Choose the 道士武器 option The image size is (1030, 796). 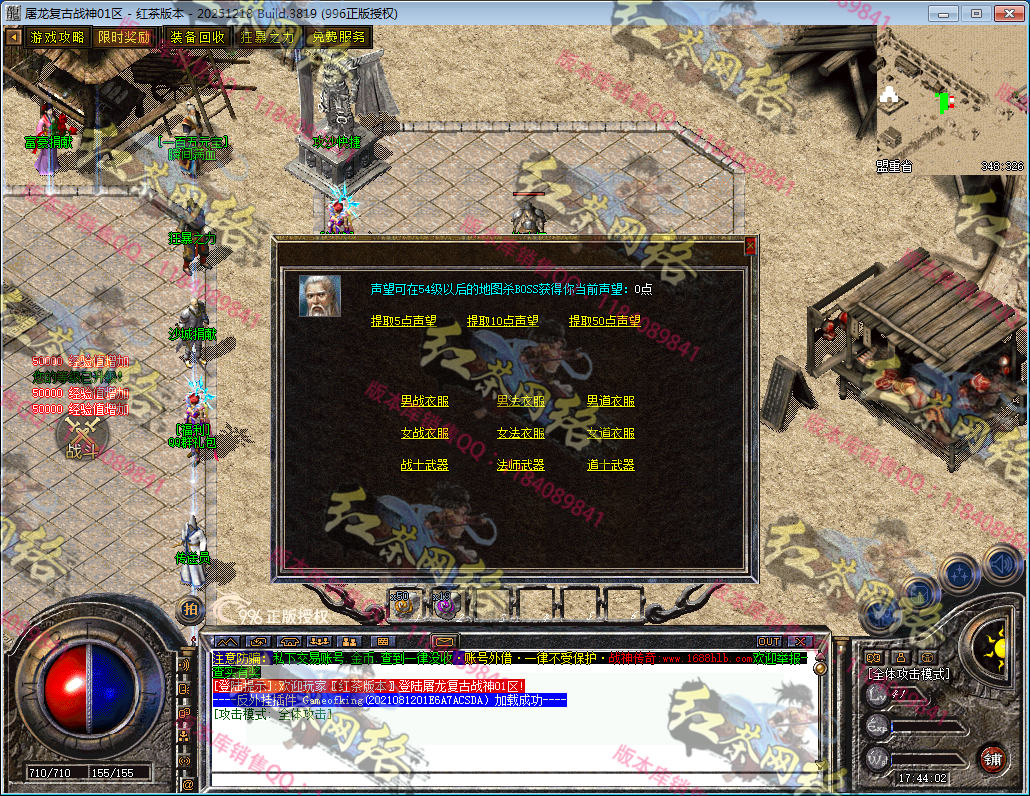[610, 465]
